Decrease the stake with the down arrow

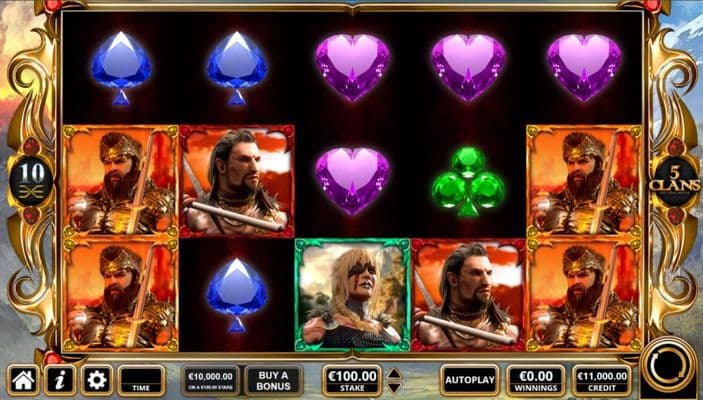[x=394, y=387]
